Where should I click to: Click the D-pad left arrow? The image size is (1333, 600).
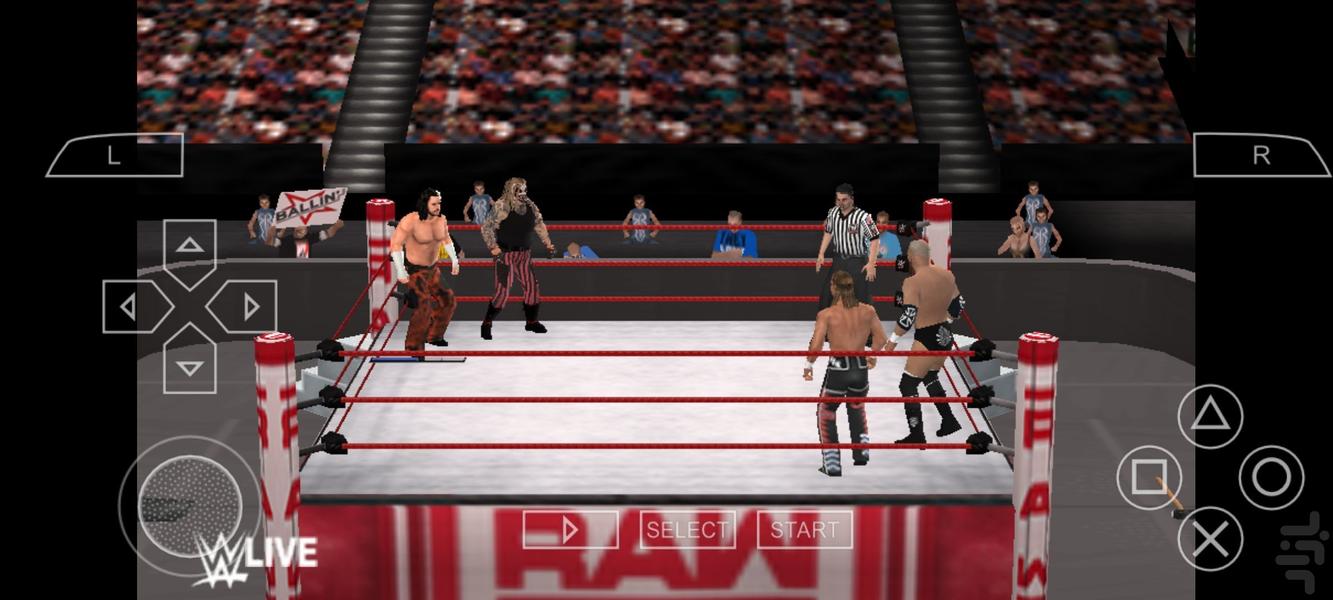pyautogui.click(x=129, y=307)
